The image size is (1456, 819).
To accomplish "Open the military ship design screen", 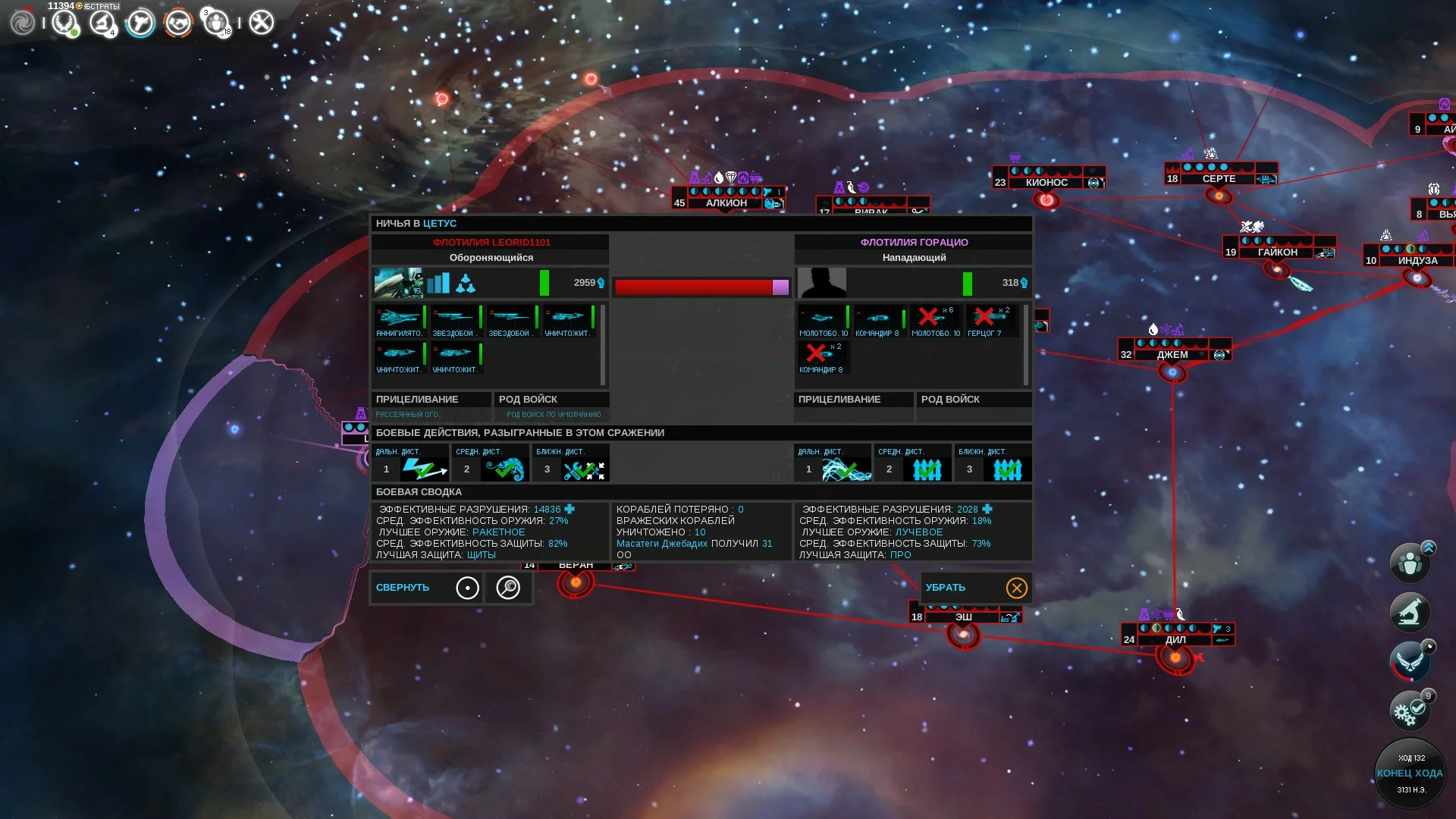I will 140,23.
